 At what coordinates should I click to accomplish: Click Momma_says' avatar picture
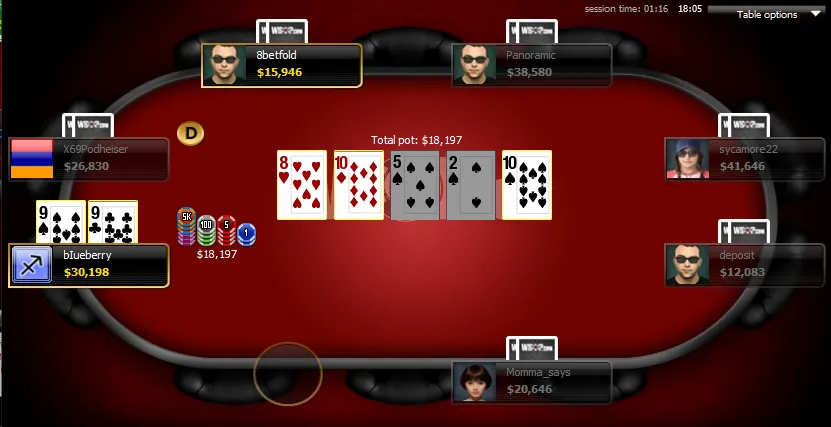tap(474, 383)
